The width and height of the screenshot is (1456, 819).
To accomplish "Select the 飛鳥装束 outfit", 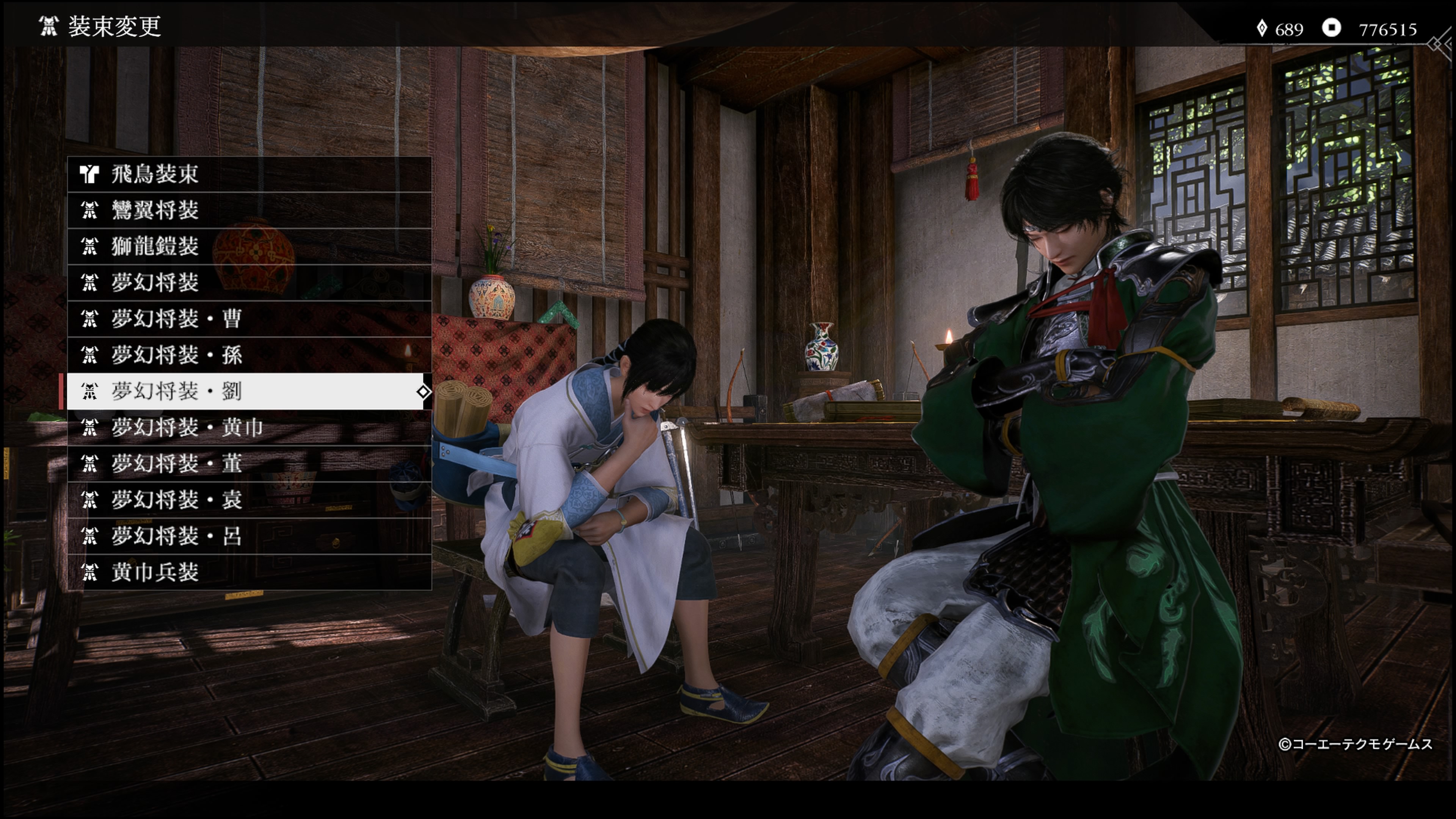I will pos(249,174).
